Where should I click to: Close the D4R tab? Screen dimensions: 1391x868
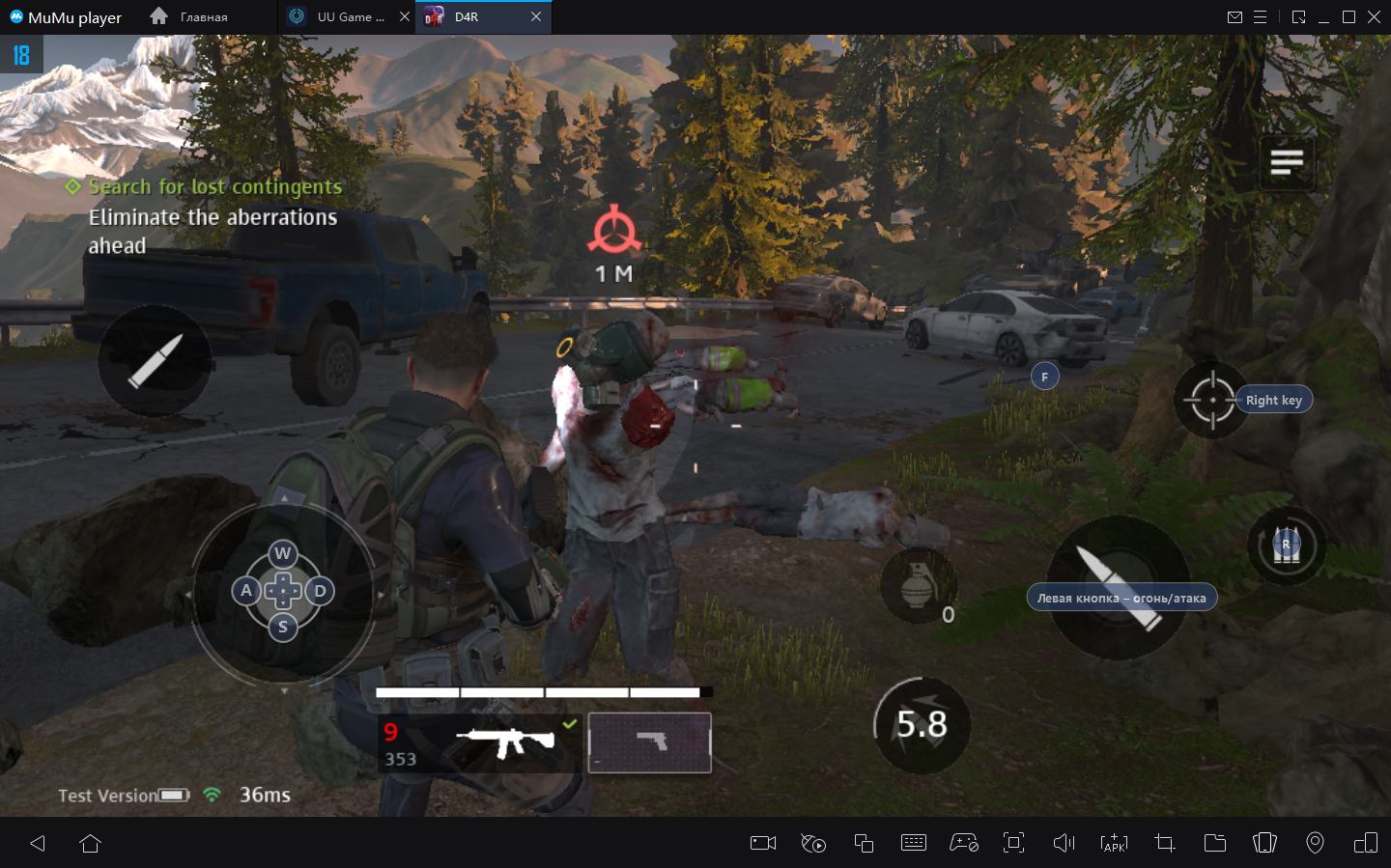point(536,16)
